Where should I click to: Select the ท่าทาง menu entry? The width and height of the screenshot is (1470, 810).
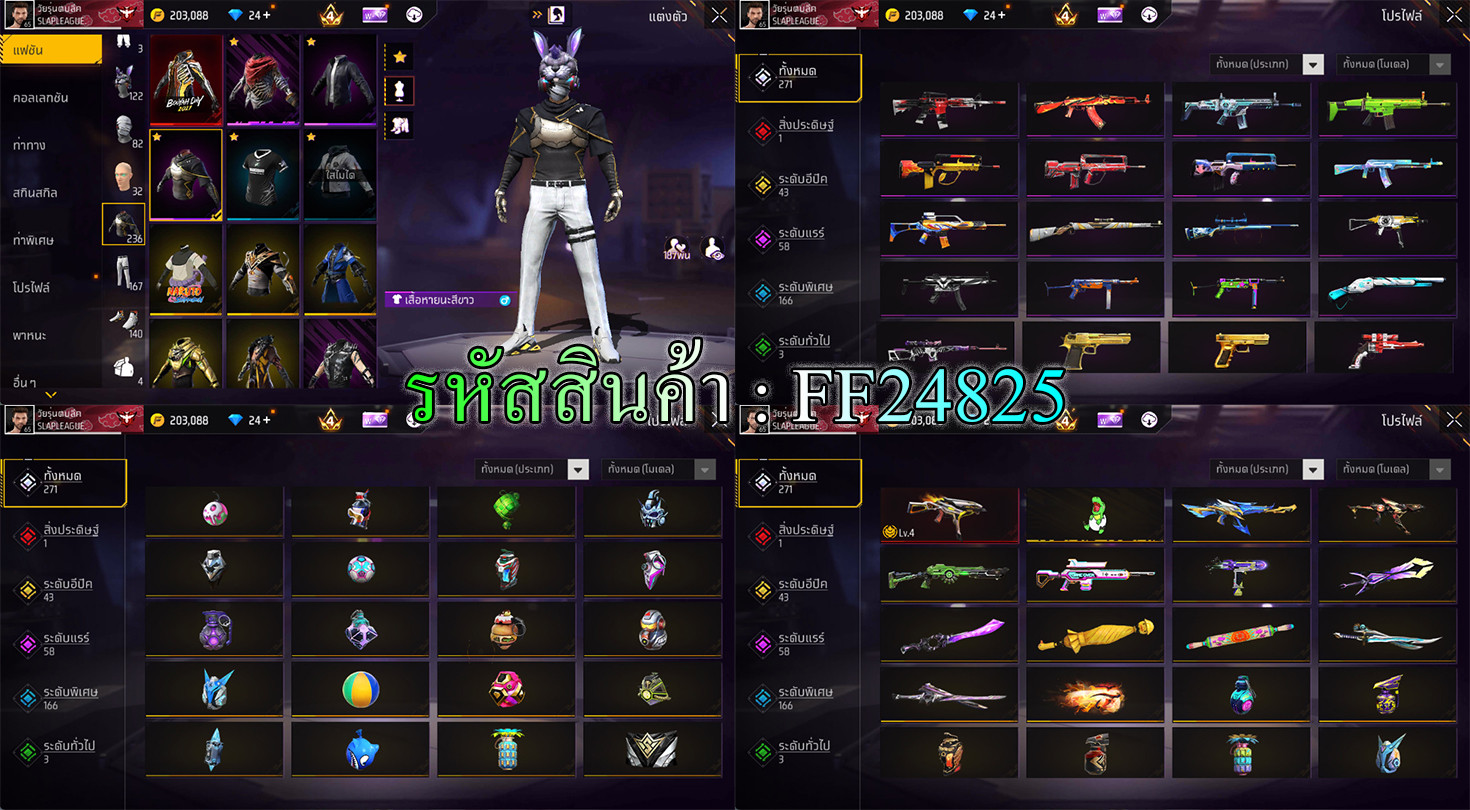pyautogui.click(x=30, y=145)
